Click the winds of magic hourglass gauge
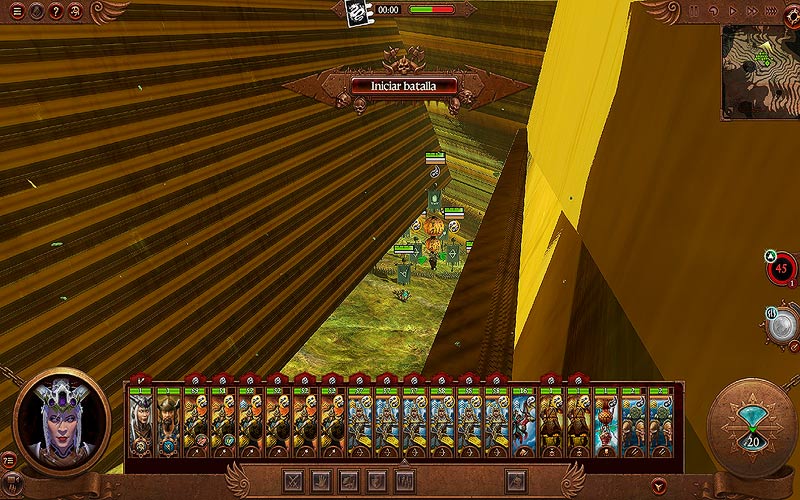800x500 pixels. [751, 420]
